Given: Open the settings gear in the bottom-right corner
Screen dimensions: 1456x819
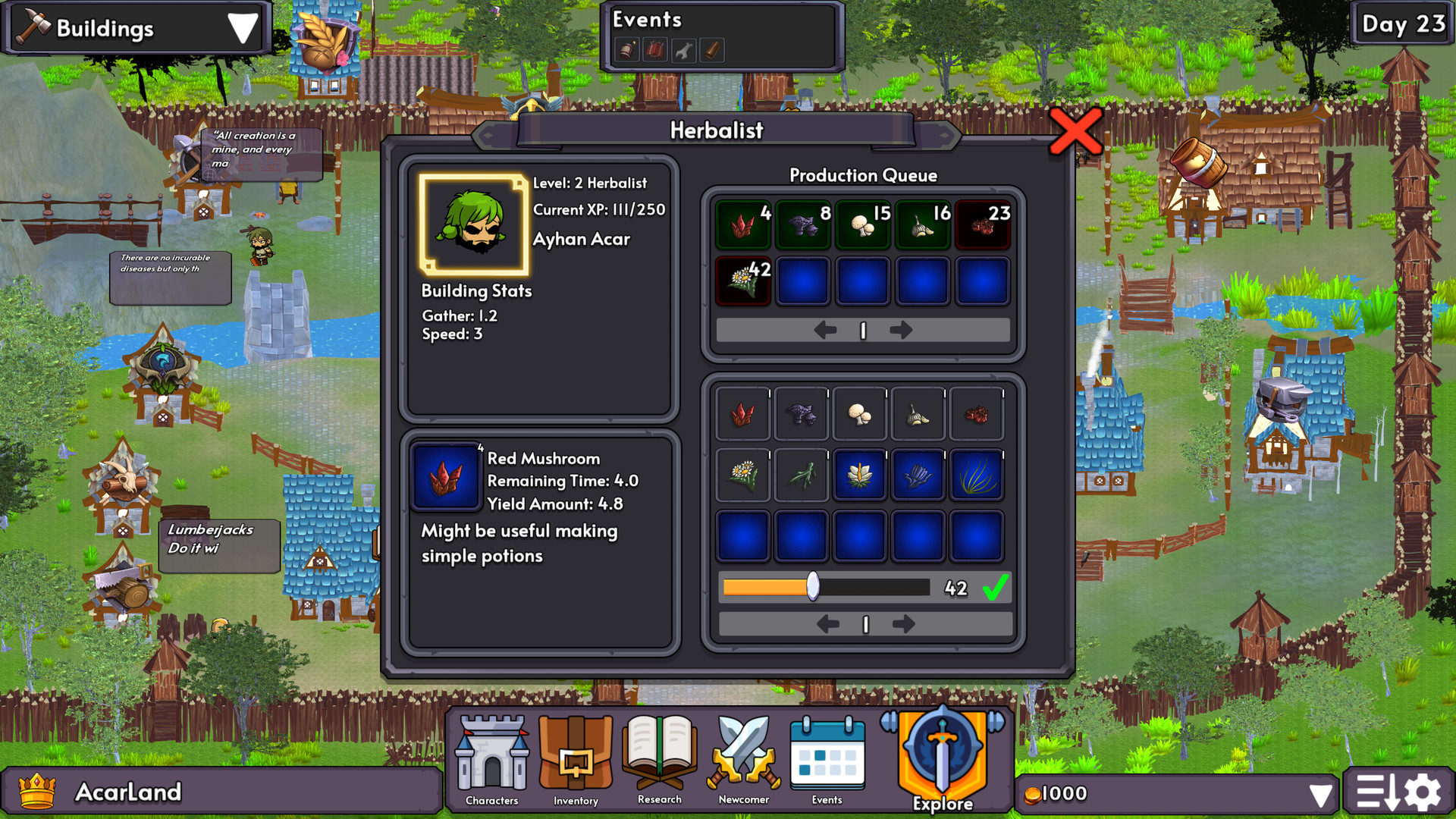Looking at the screenshot, I should [1423, 790].
